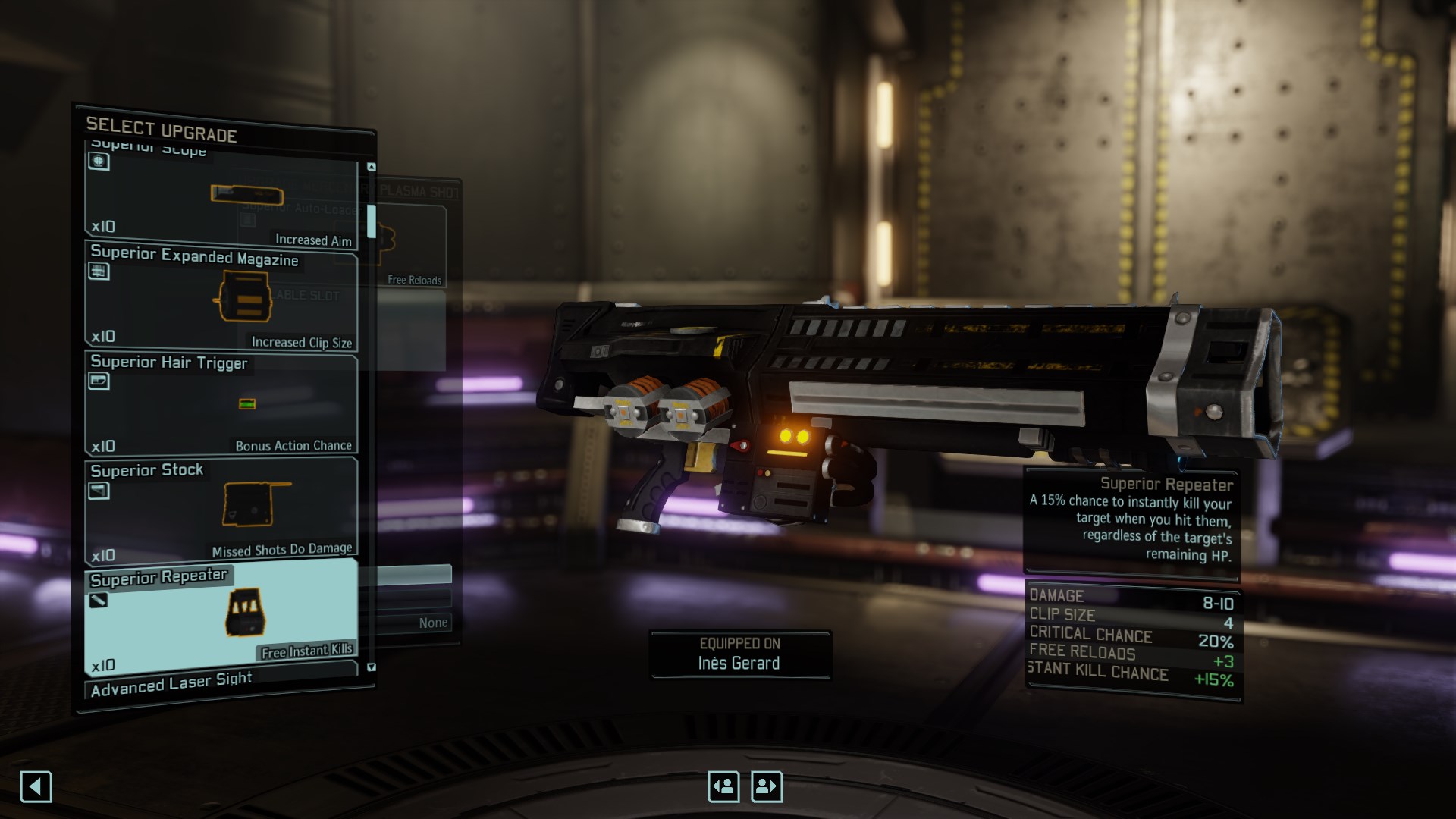Pick the Superior Stock upgrade

coord(221,510)
